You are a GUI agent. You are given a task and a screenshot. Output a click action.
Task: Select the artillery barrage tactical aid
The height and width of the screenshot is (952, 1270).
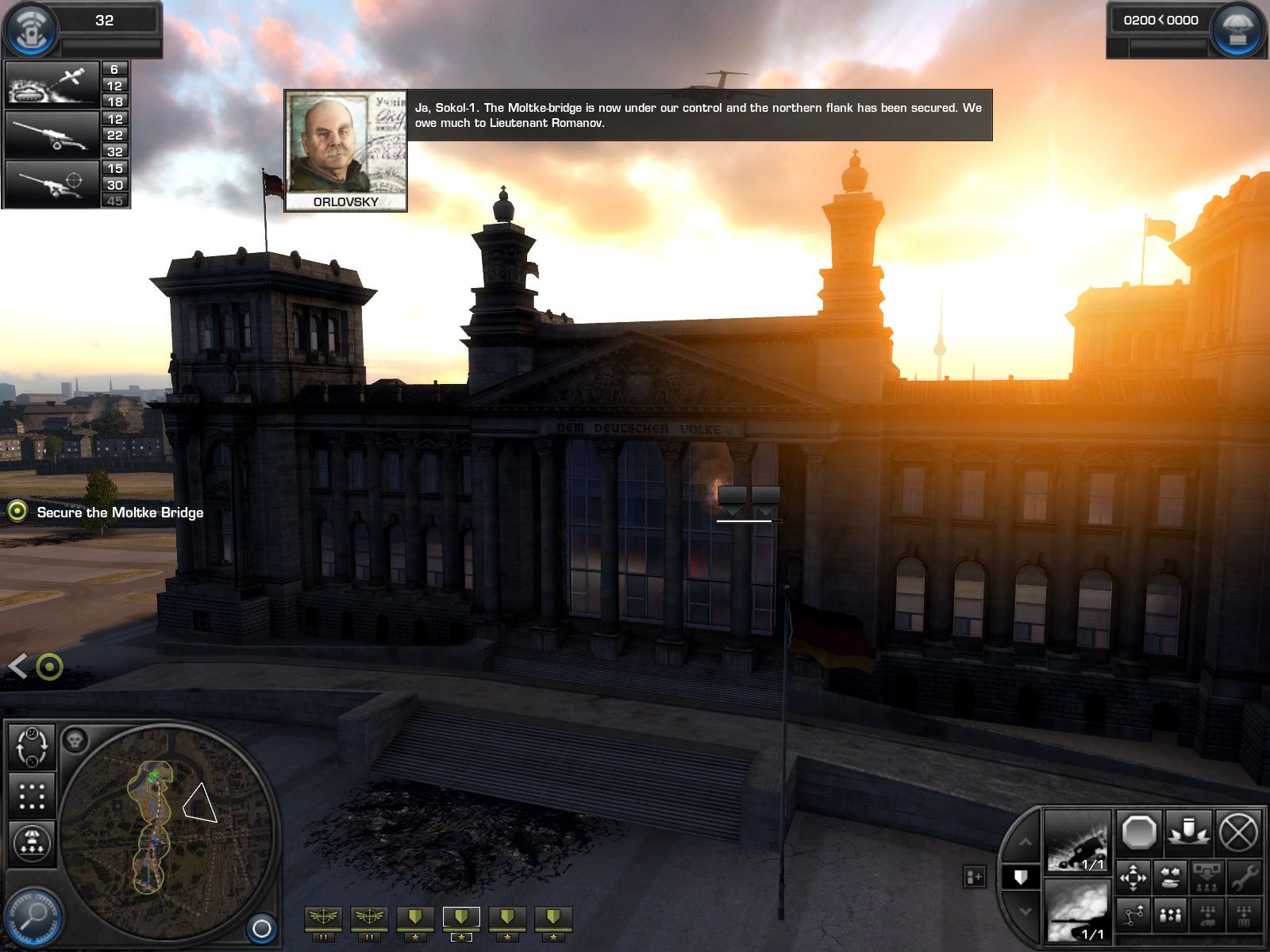point(52,135)
